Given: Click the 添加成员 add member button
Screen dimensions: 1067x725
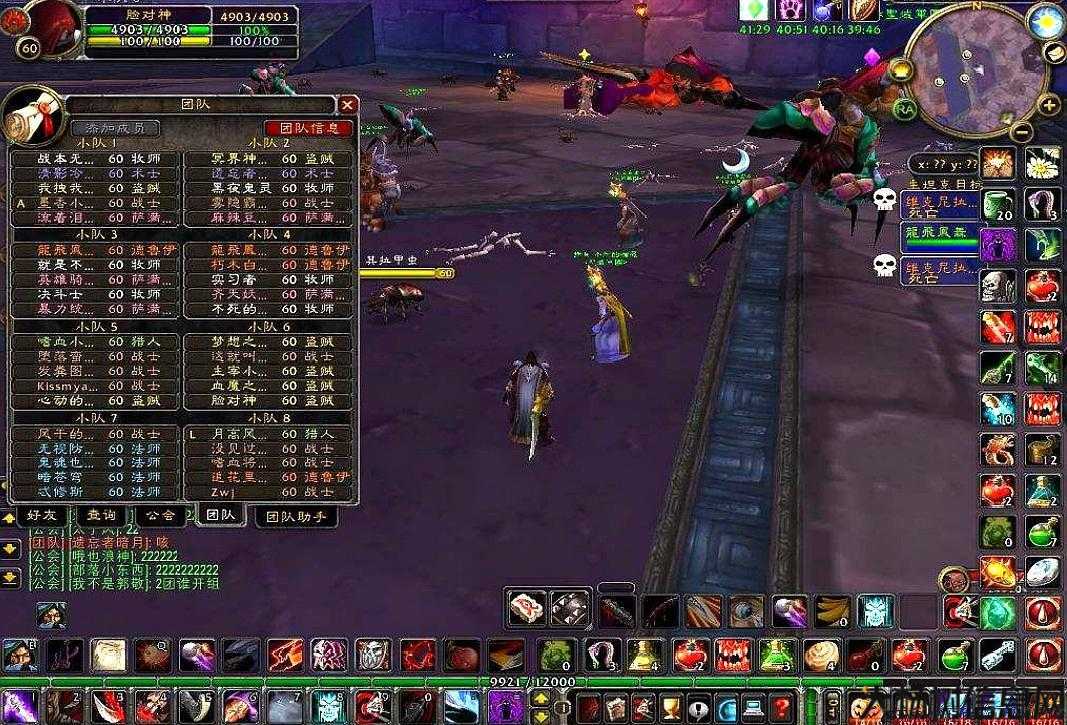Looking at the screenshot, I should click(115, 128).
